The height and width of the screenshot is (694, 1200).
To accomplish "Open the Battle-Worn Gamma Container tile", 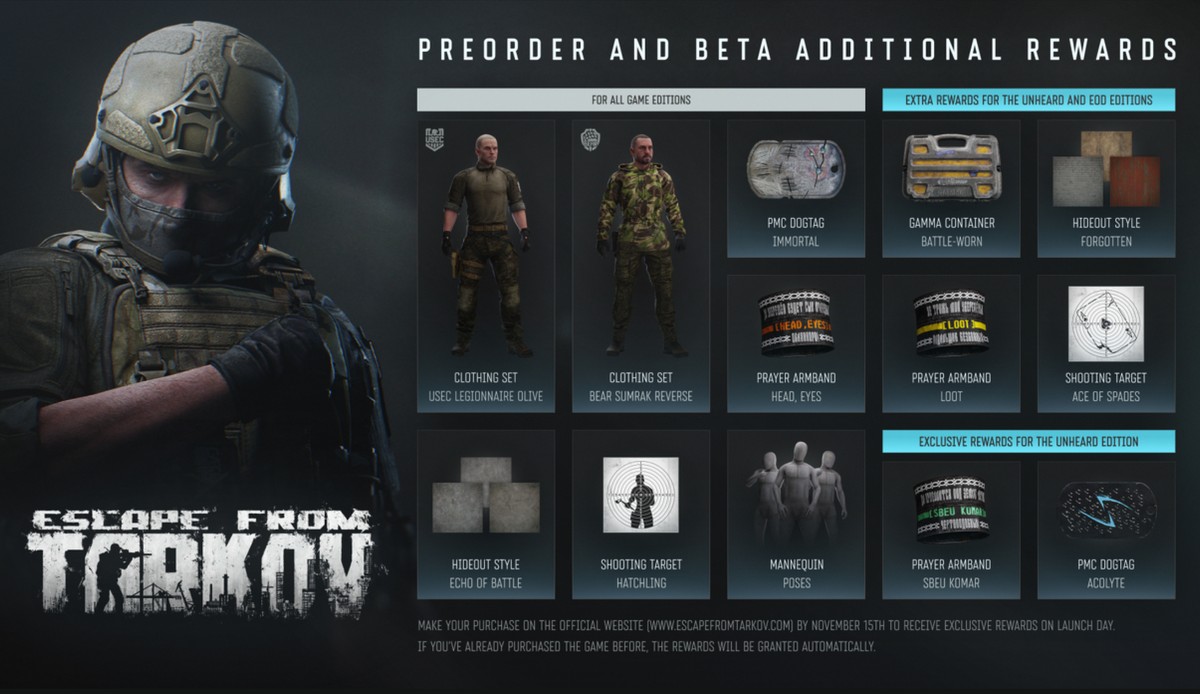I will click(951, 188).
